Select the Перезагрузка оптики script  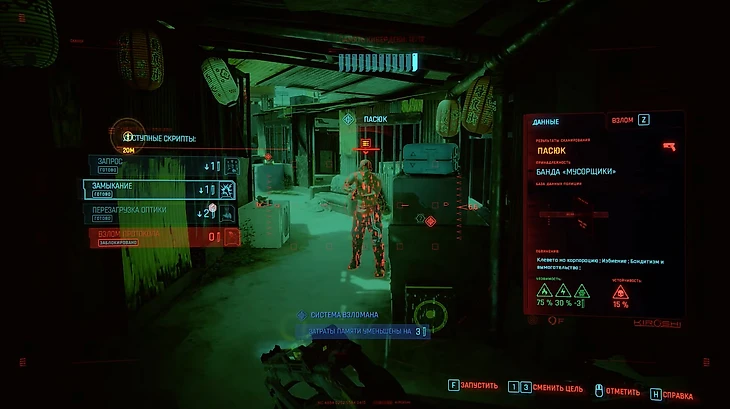coord(160,213)
